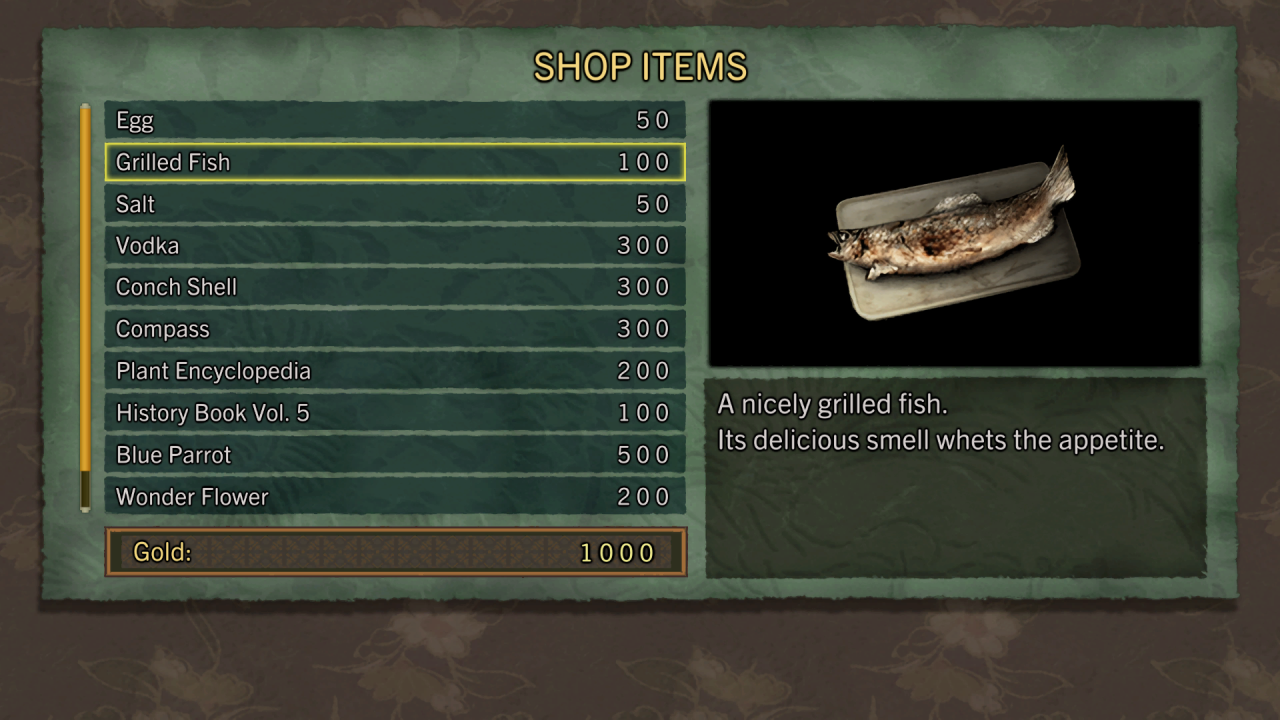This screenshot has height=720, width=1280.
Task: Select the Blue Parrot item
Action: pos(395,455)
